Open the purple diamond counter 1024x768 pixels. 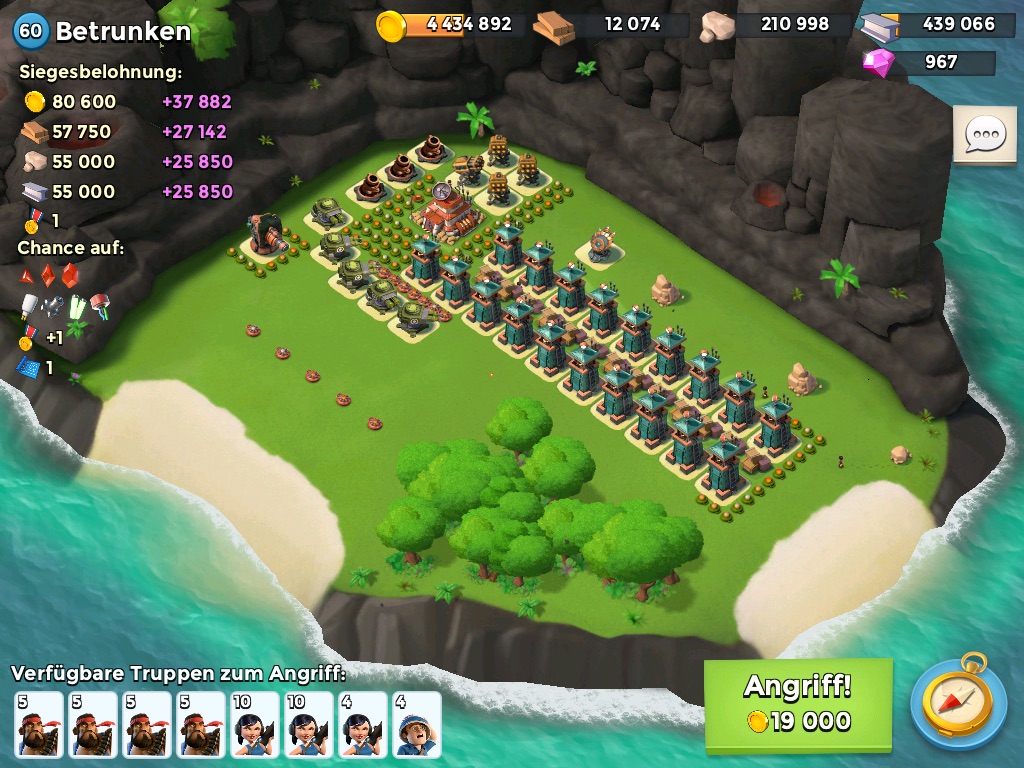pyautogui.click(x=928, y=62)
